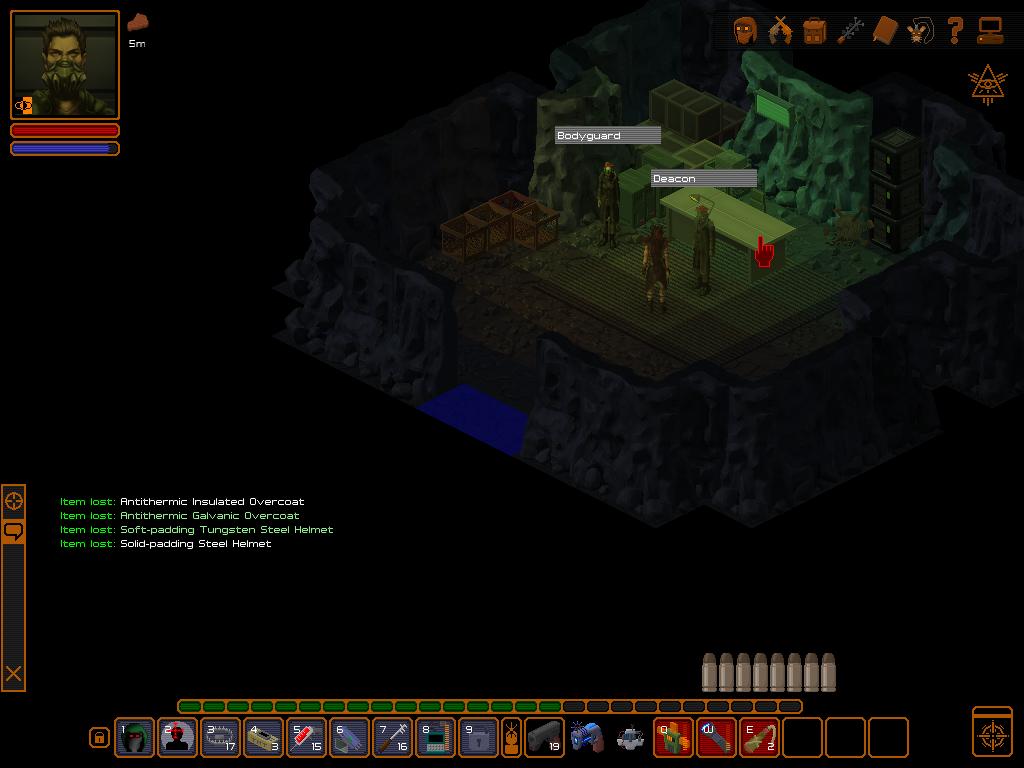Use the red syringe in hotbar slot 5

pos(307,738)
